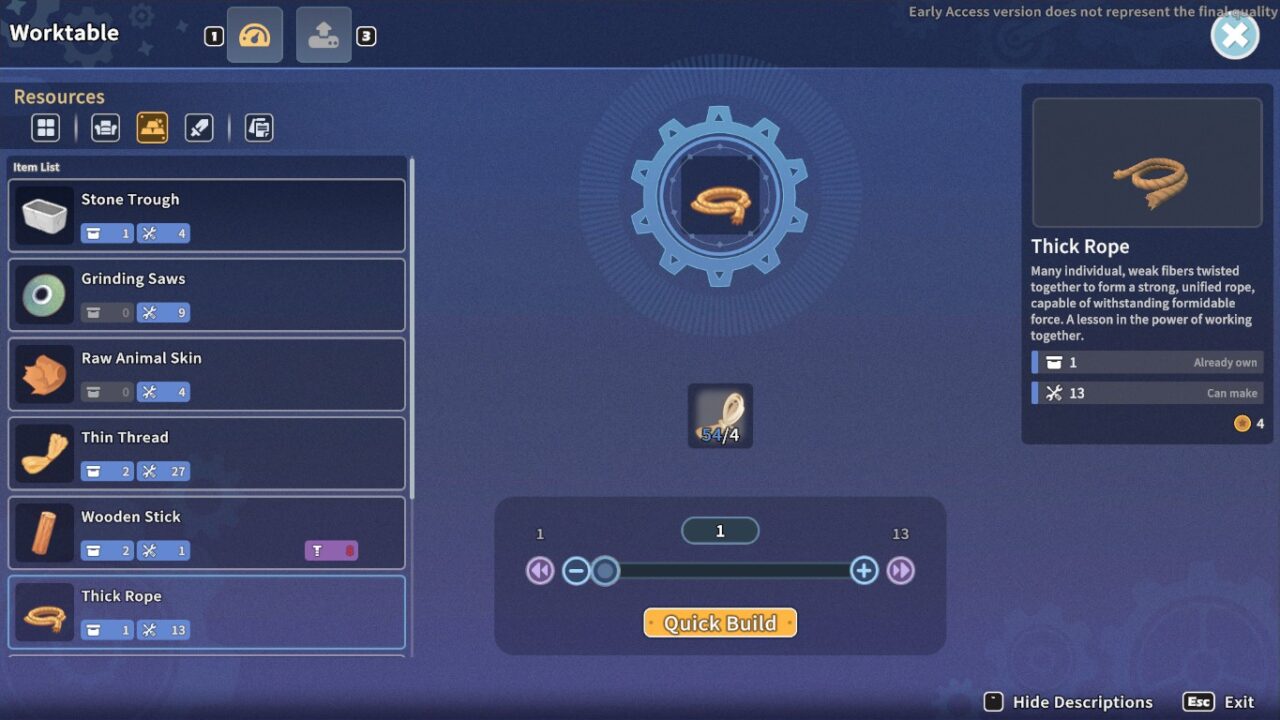
Task: Select Stone Trough in the Item List
Action: tap(206, 215)
